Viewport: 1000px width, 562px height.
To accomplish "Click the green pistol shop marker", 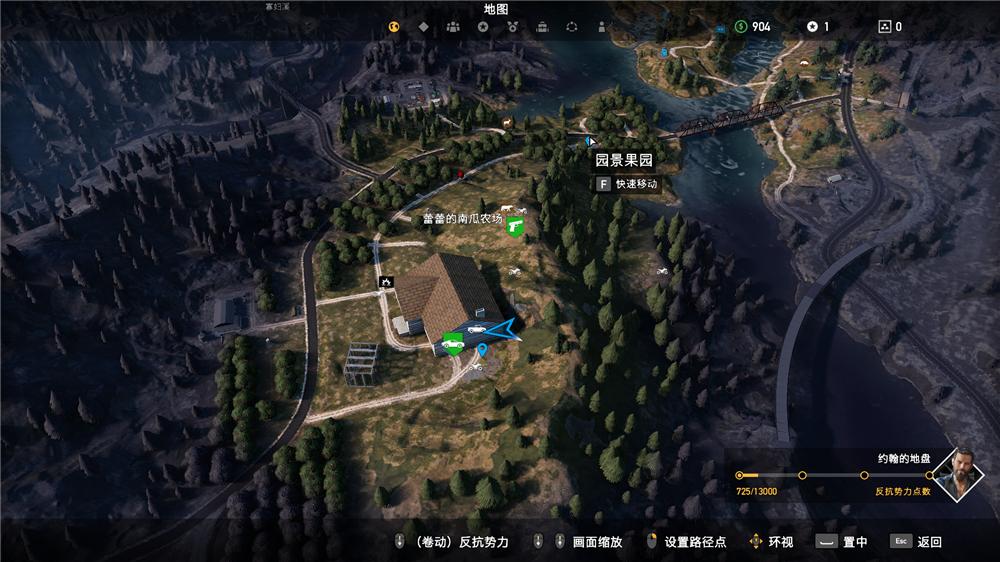I will click(516, 227).
